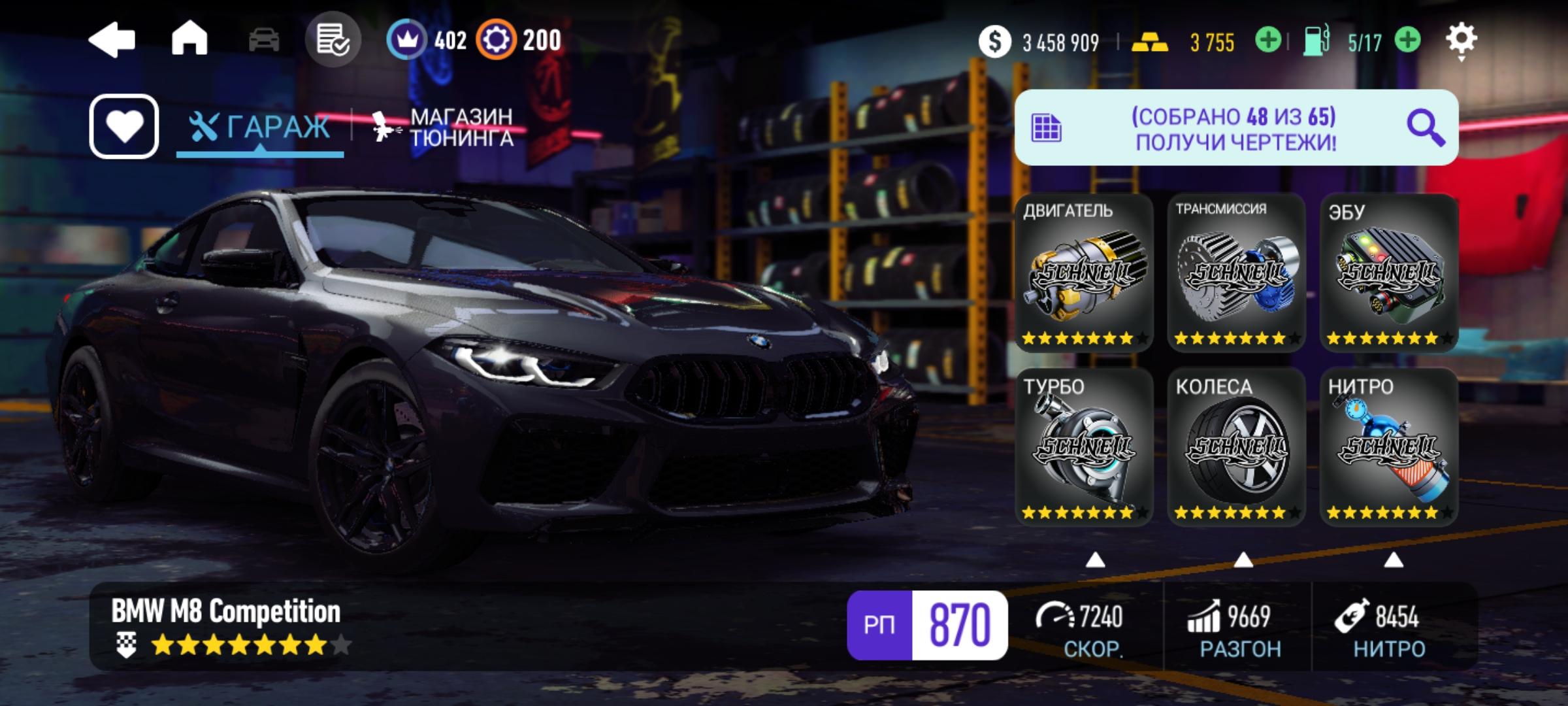Switch to the Гараж tab
This screenshot has height=706, width=1568.
click(x=260, y=127)
